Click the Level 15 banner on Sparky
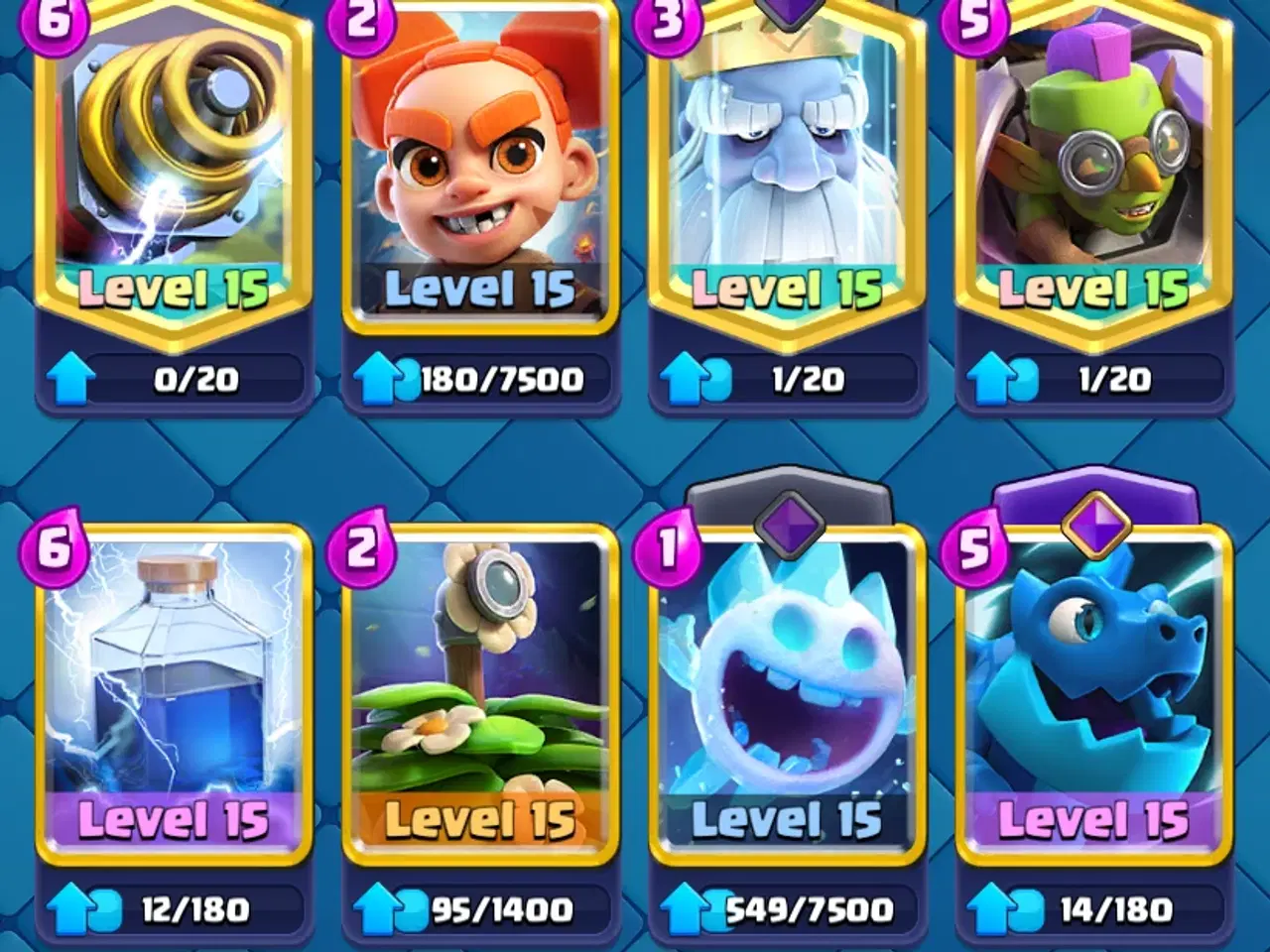Viewport: 1270px width, 952px height. pos(169,290)
